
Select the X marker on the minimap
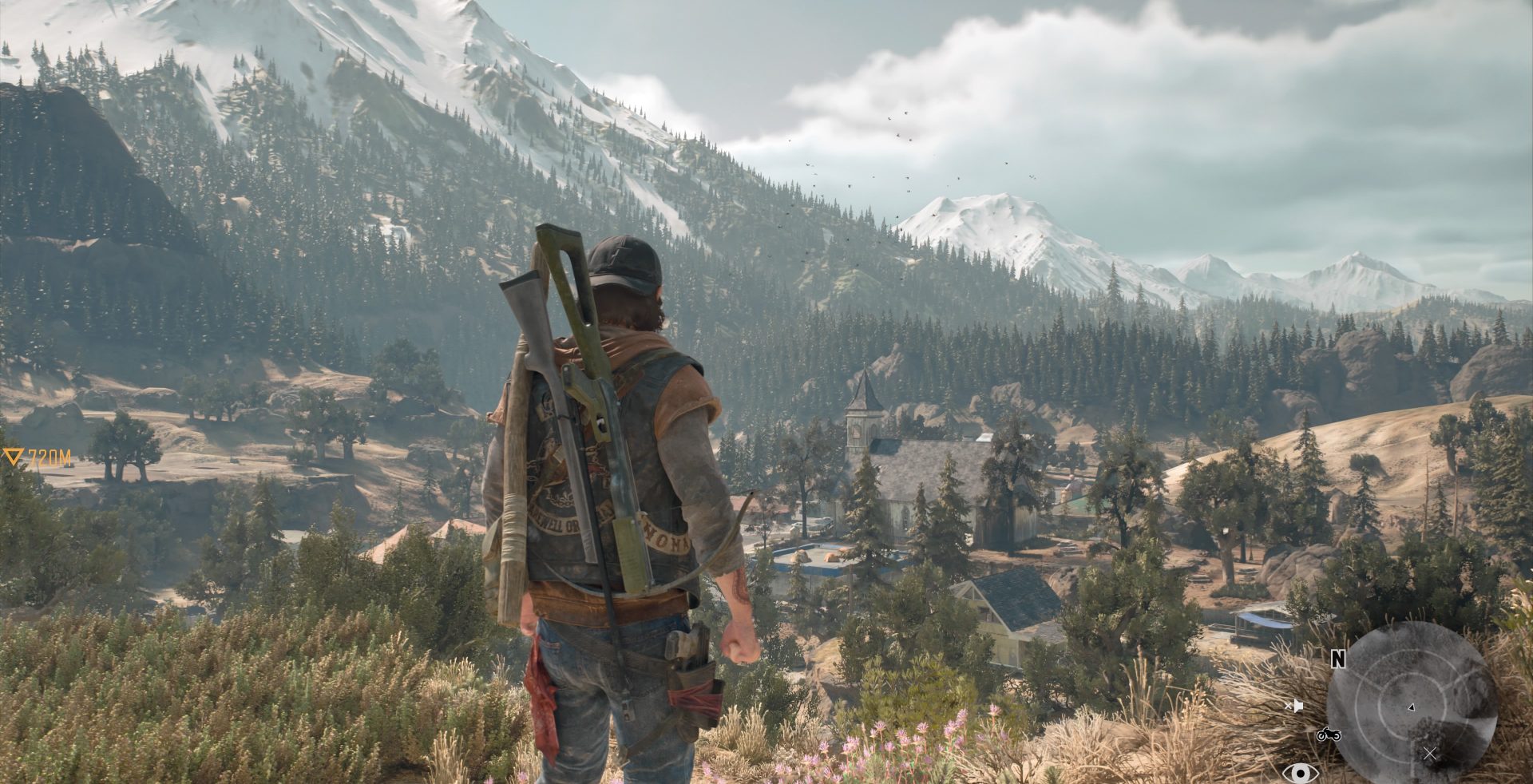tap(1430, 753)
